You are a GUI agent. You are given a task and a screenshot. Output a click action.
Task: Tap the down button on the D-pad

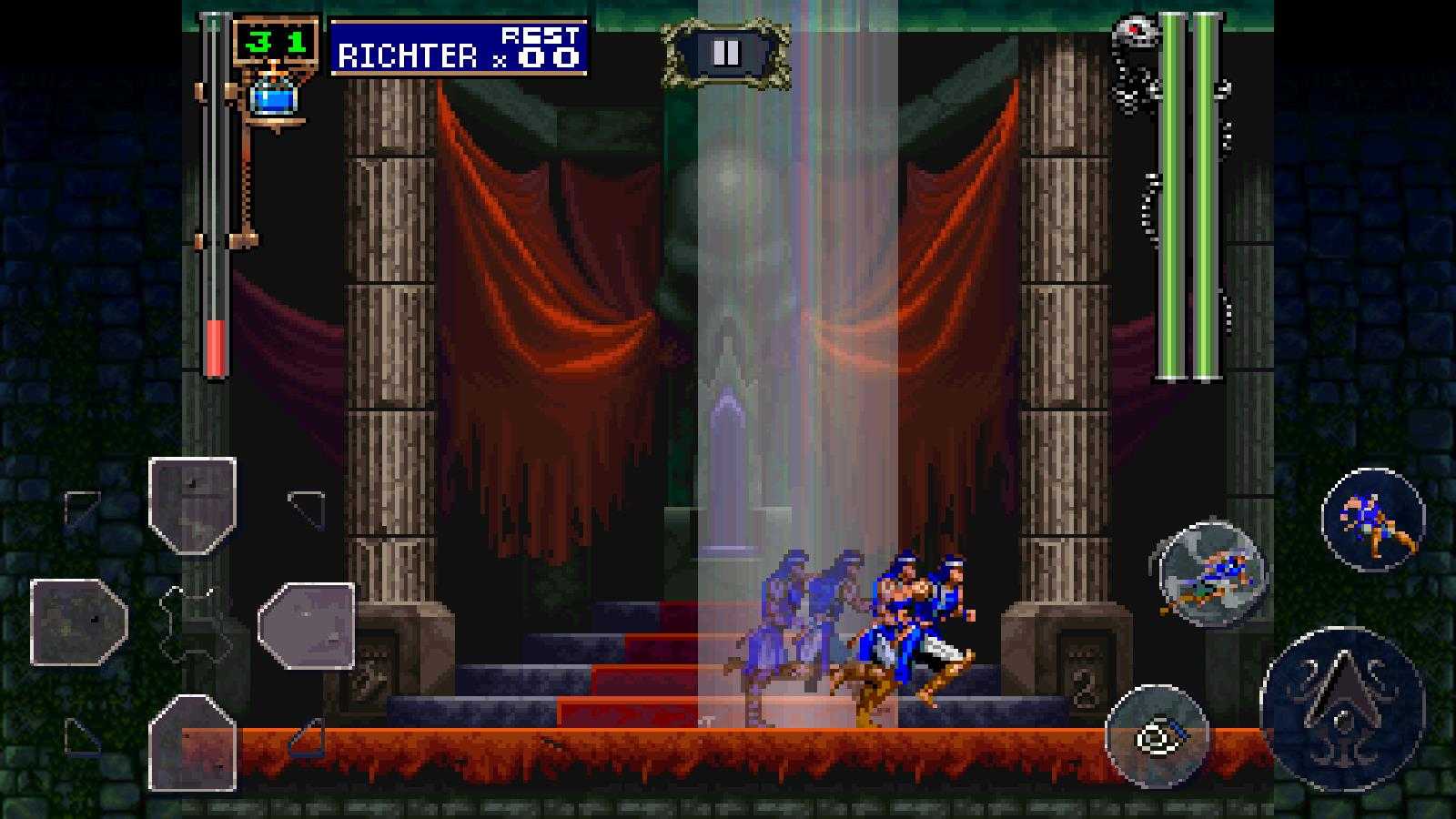(192, 742)
